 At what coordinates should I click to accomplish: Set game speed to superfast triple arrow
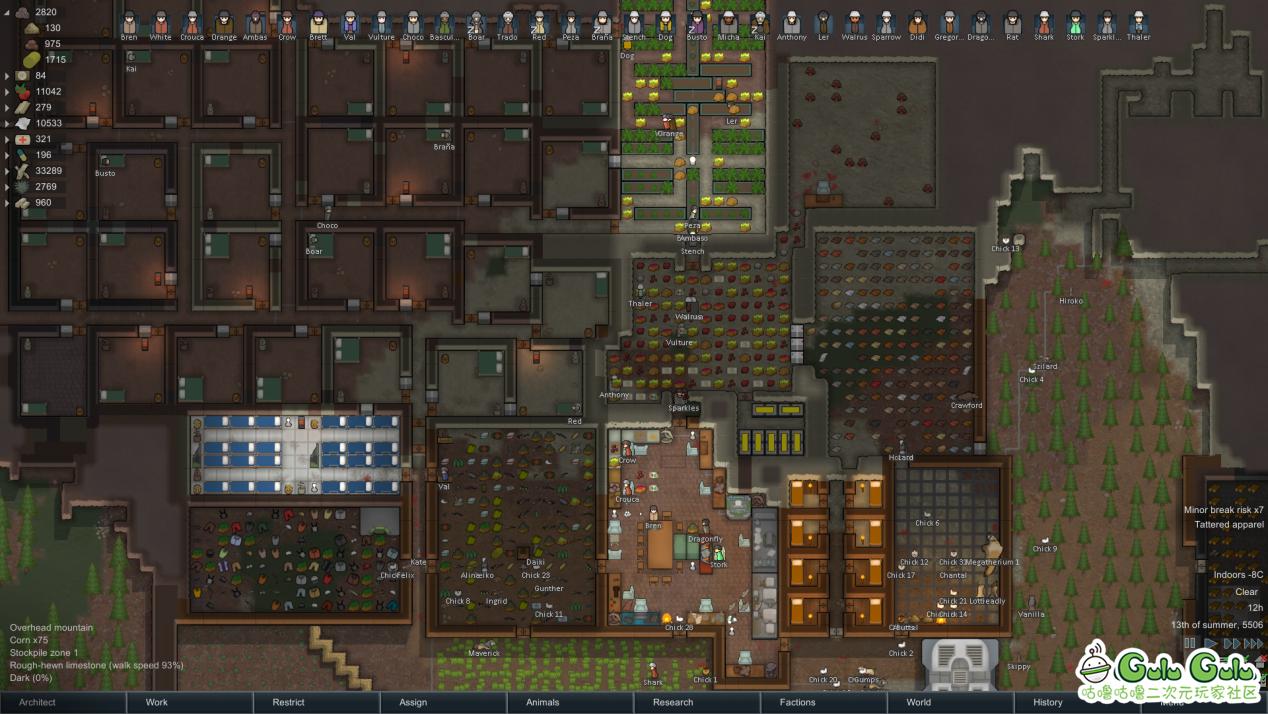[1253, 644]
